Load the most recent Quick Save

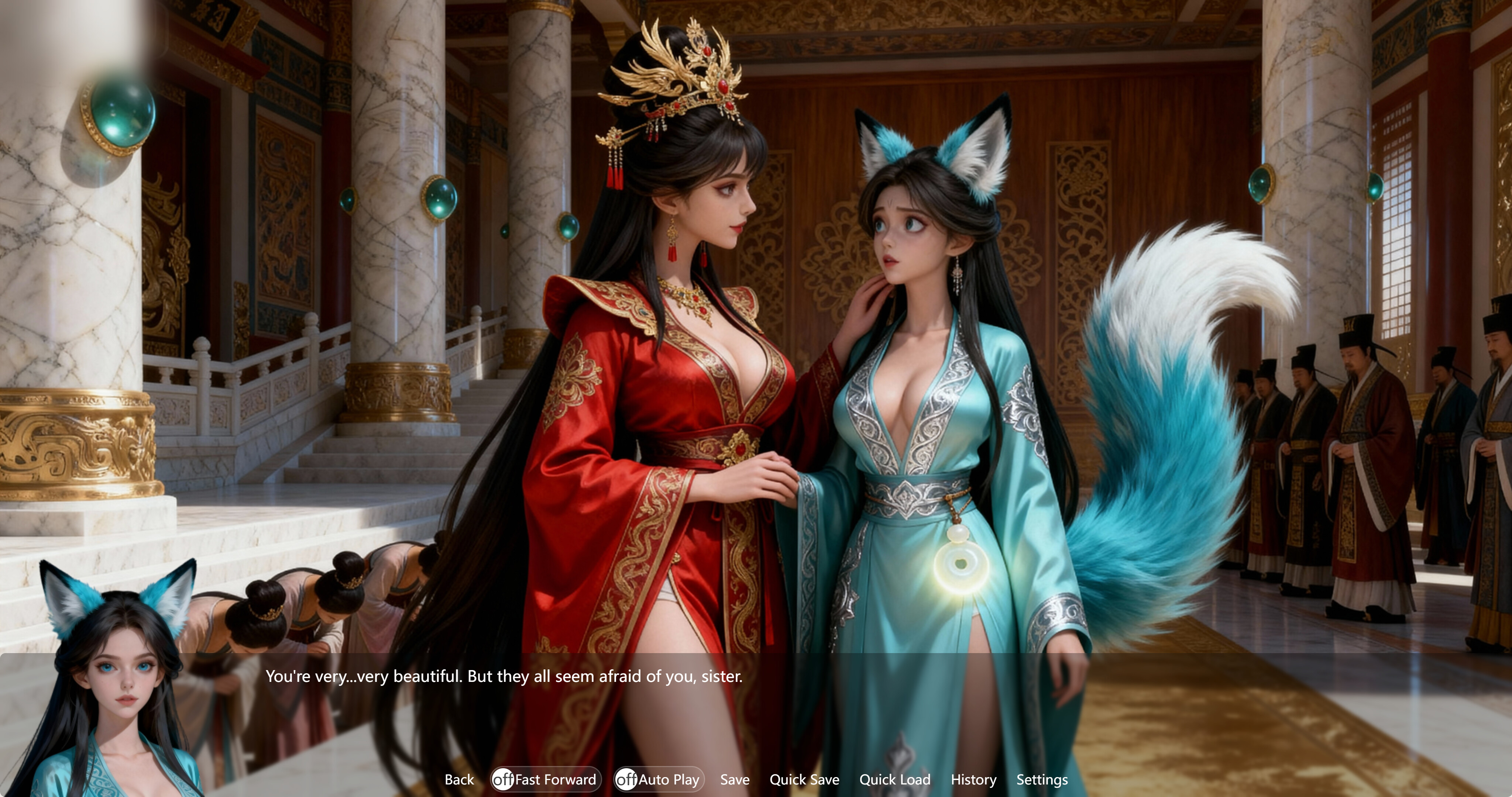tap(894, 779)
